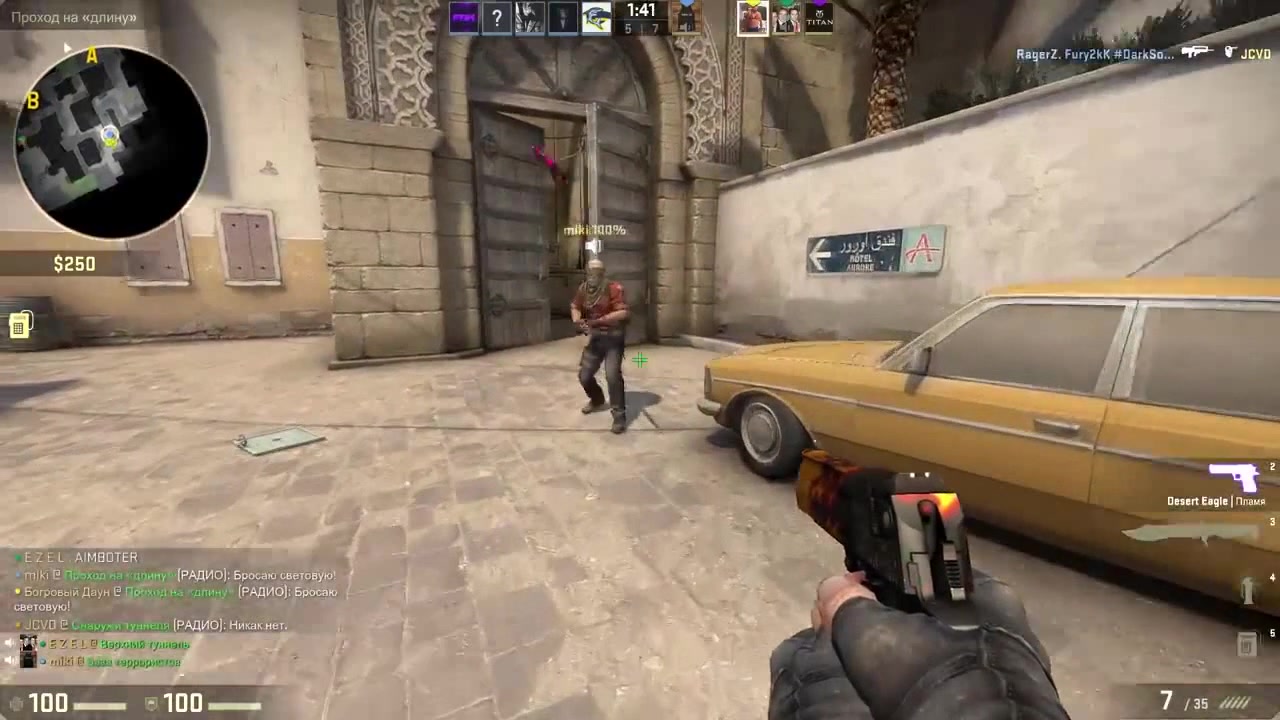Click the buy menu icon on the left
The image size is (1280, 720).
20,325
